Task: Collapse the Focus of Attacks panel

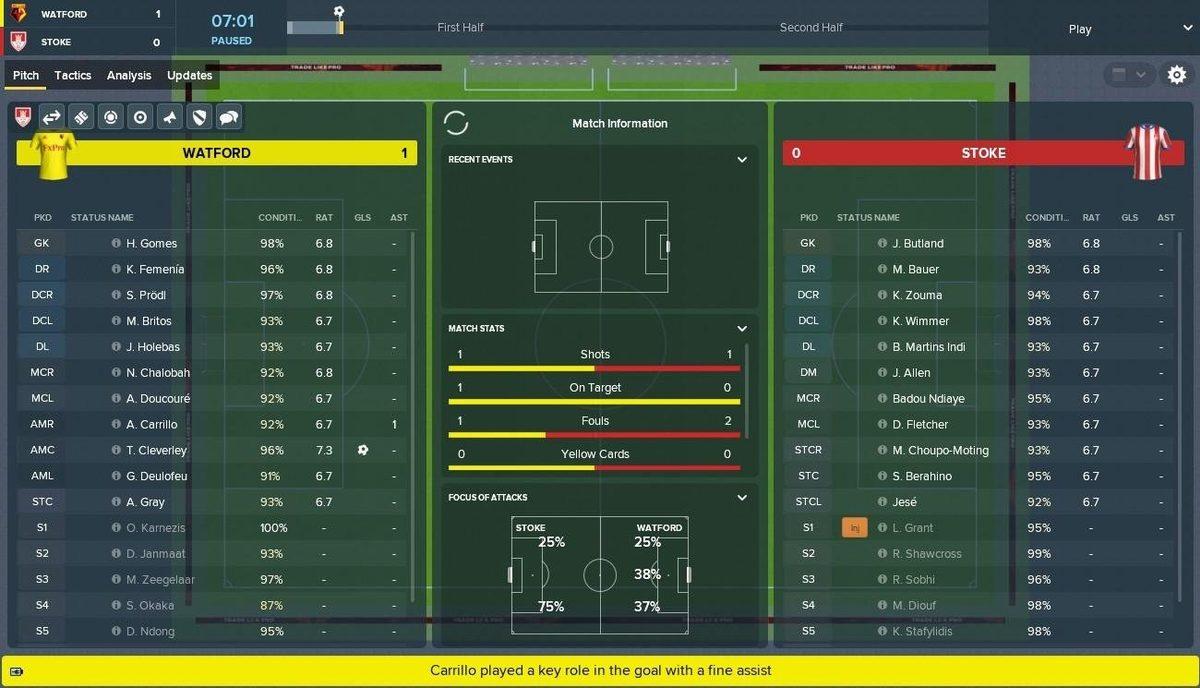Action: [x=742, y=497]
